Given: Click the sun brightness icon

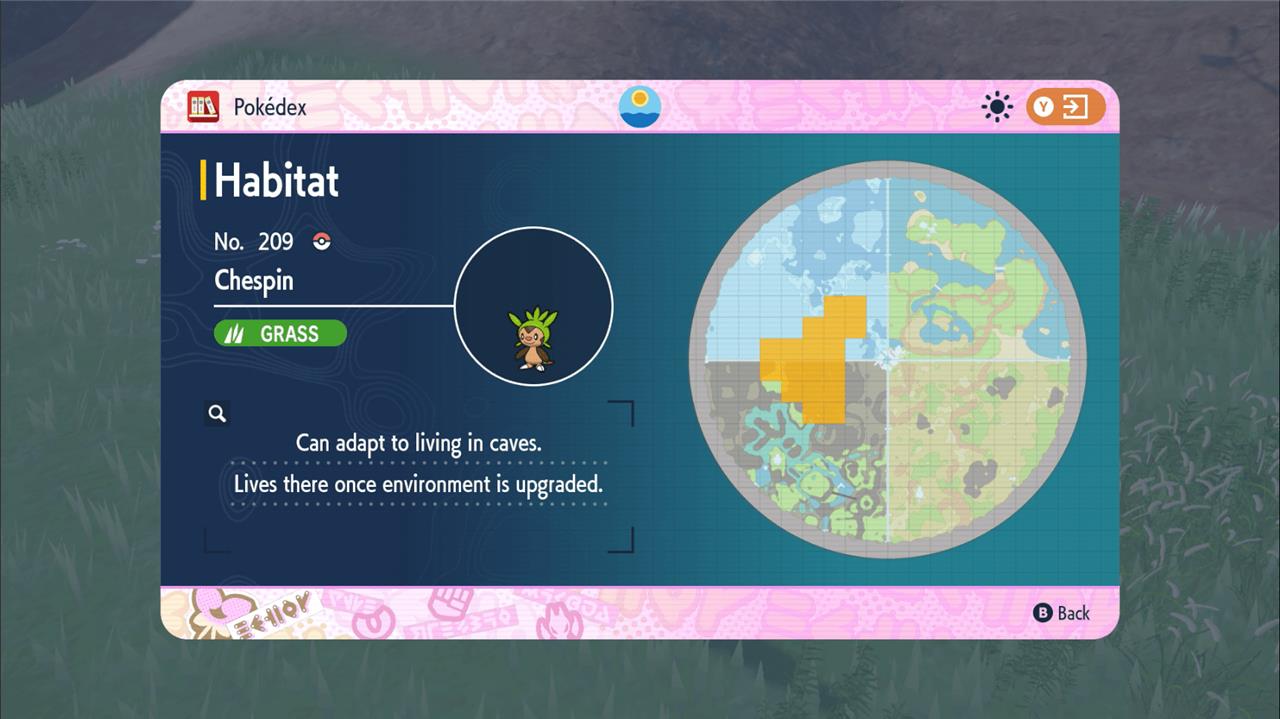Looking at the screenshot, I should point(997,107).
